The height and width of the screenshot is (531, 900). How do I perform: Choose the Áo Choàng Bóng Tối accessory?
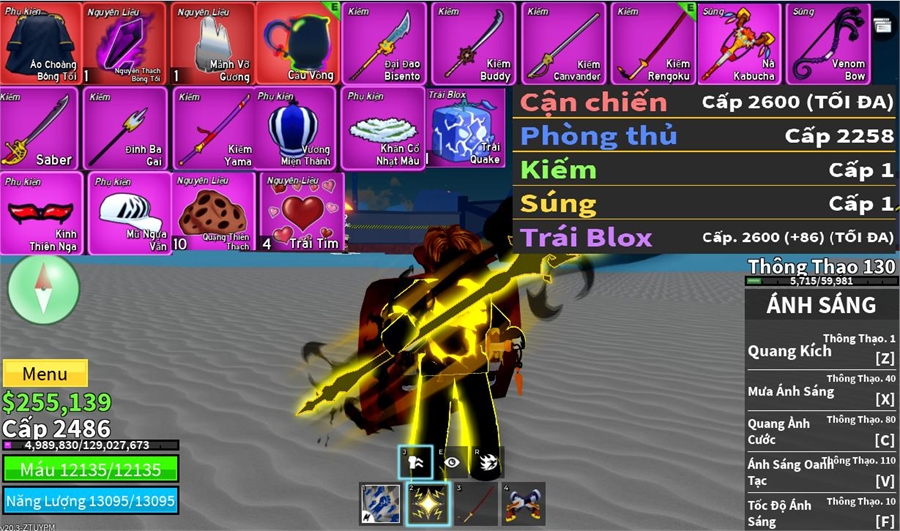(x=40, y=43)
